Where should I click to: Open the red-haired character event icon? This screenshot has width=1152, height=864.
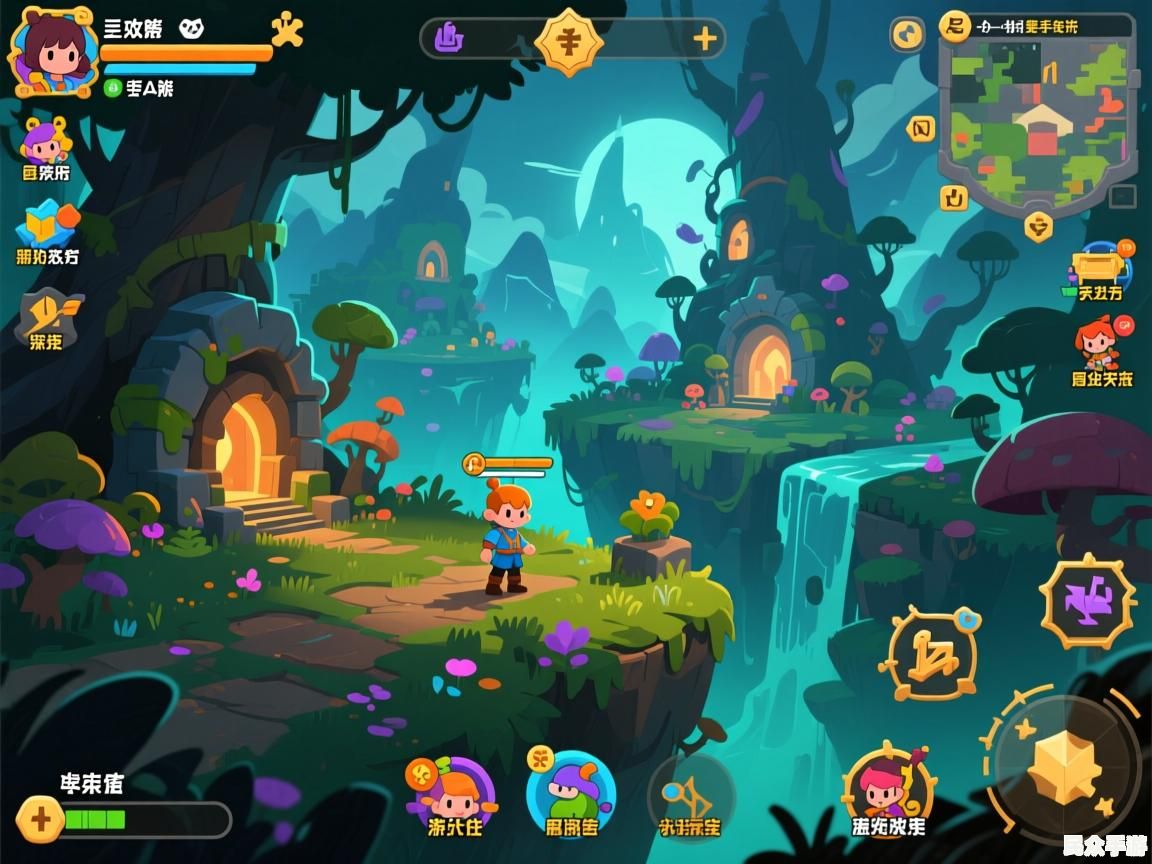[x=1098, y=343]
